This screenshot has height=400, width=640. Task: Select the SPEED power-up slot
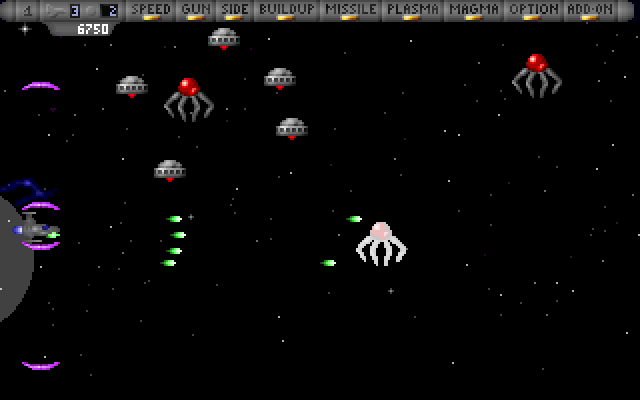151,10
